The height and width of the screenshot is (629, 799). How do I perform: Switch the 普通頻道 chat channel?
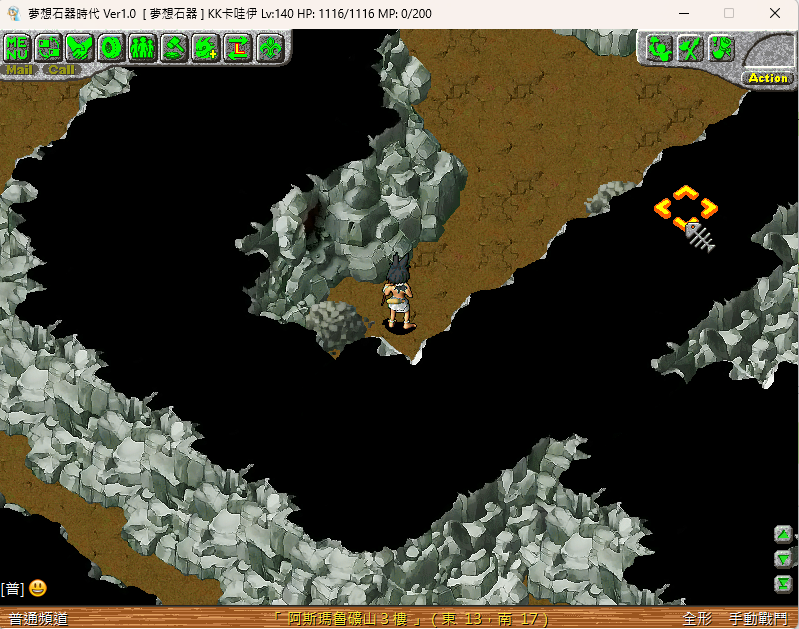(x=38, y=619)
